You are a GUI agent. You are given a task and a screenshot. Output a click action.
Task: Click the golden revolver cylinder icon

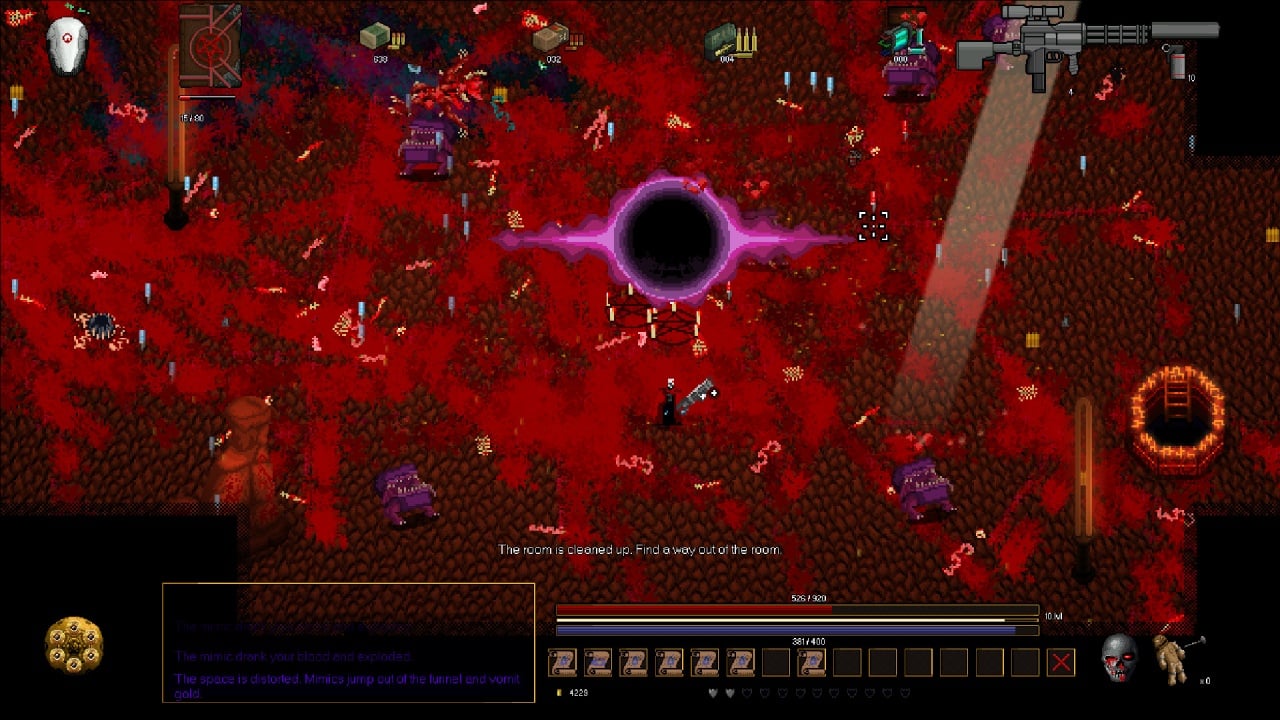coord(74,645)
